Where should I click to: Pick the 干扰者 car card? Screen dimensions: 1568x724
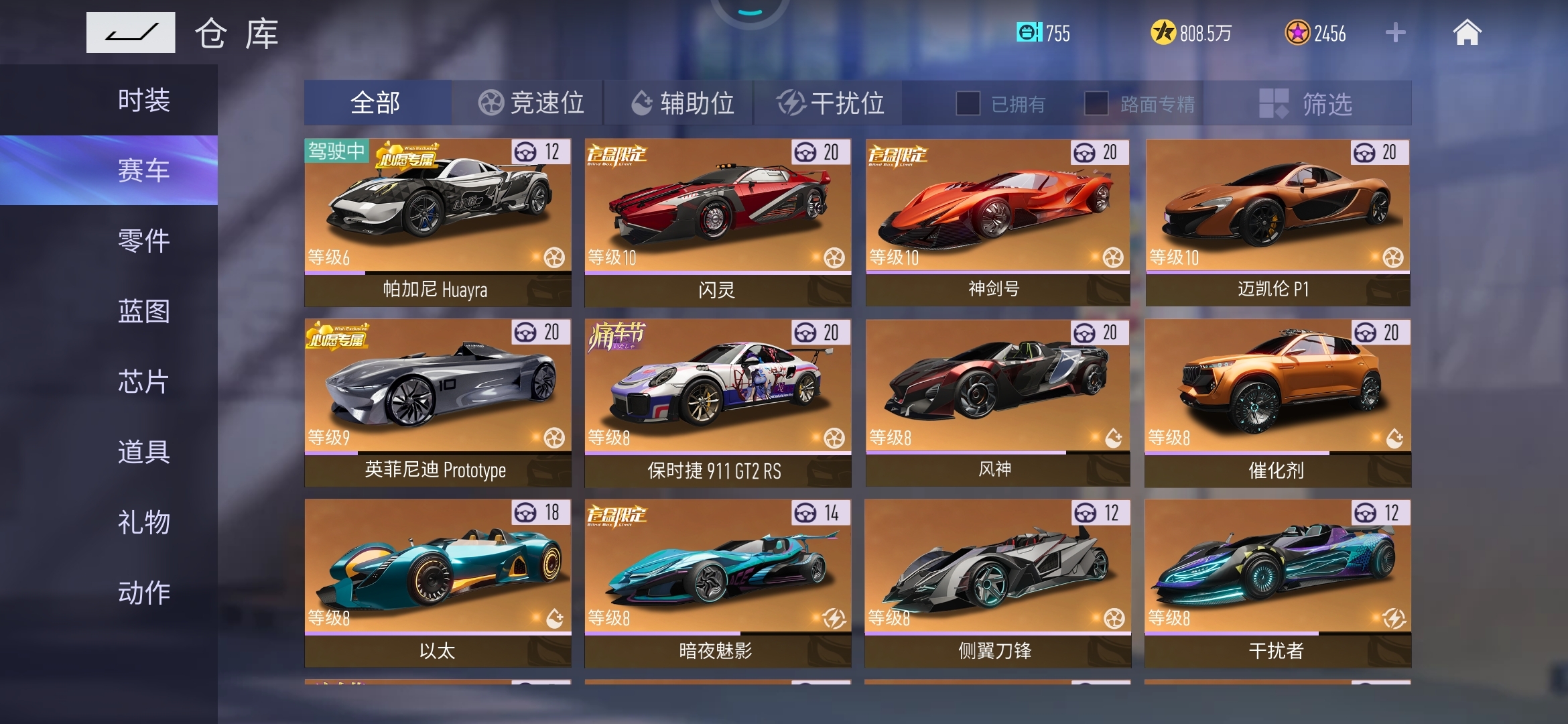coord(1277,583)
